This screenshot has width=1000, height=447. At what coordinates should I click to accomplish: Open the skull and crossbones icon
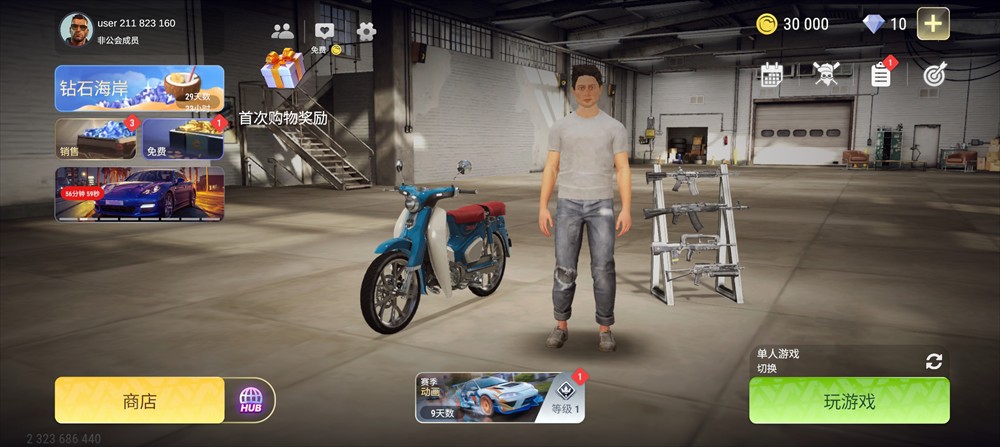(825, 74)
